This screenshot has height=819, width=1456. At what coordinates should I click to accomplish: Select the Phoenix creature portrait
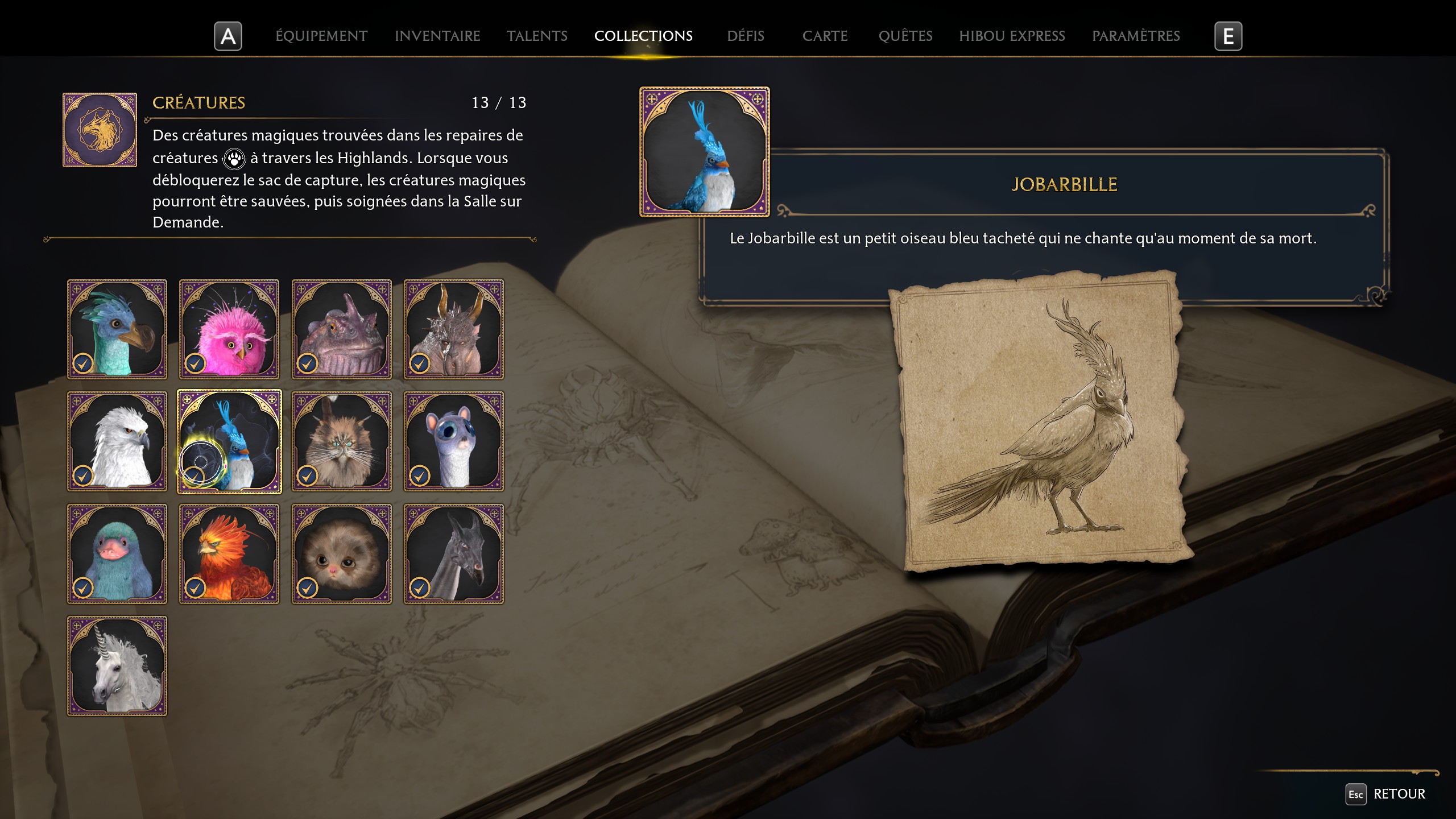tap(229, 553)
